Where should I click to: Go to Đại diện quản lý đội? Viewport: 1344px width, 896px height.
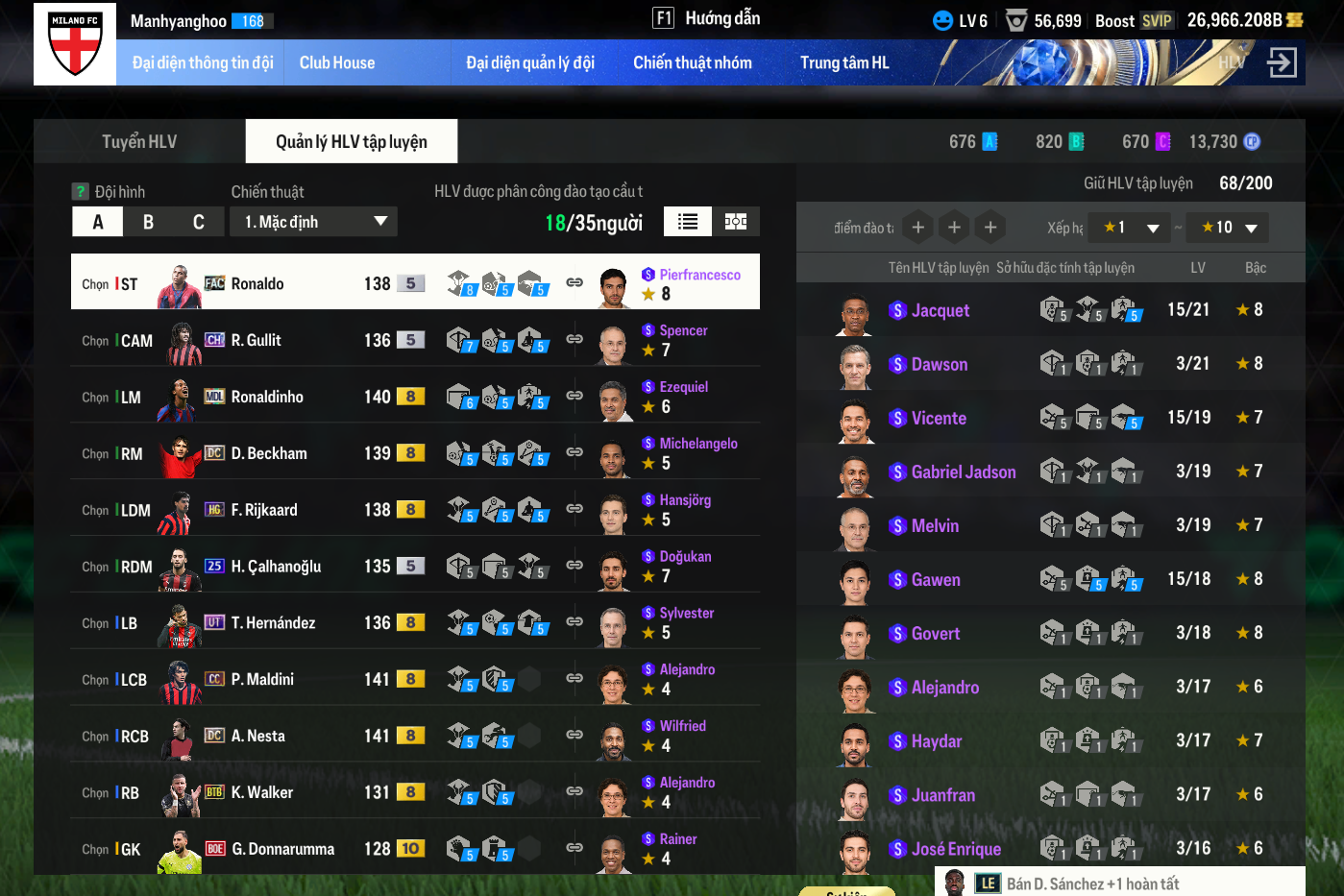530,63
